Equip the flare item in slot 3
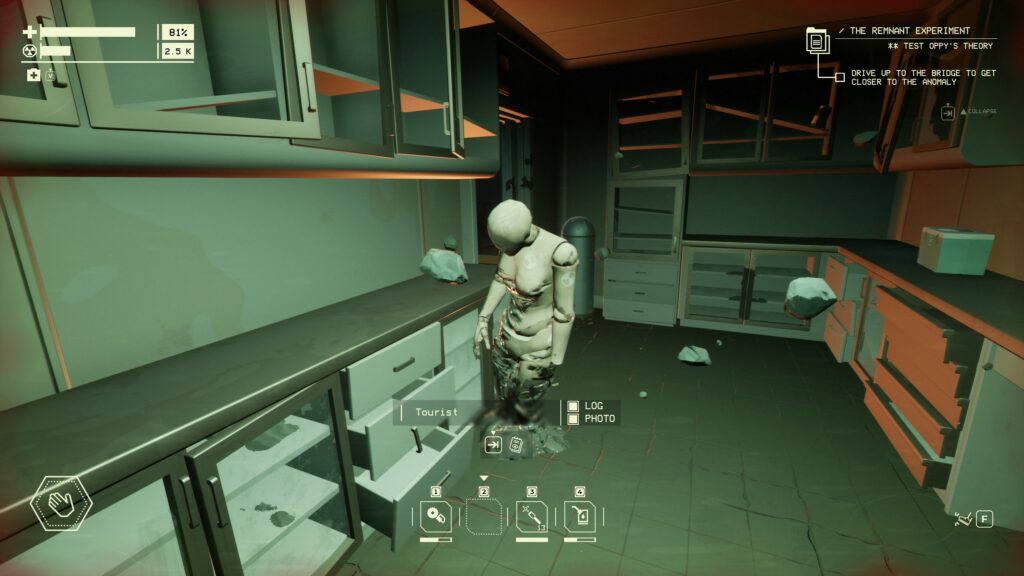Screen dimensions: 1024x576 point(532,517)
